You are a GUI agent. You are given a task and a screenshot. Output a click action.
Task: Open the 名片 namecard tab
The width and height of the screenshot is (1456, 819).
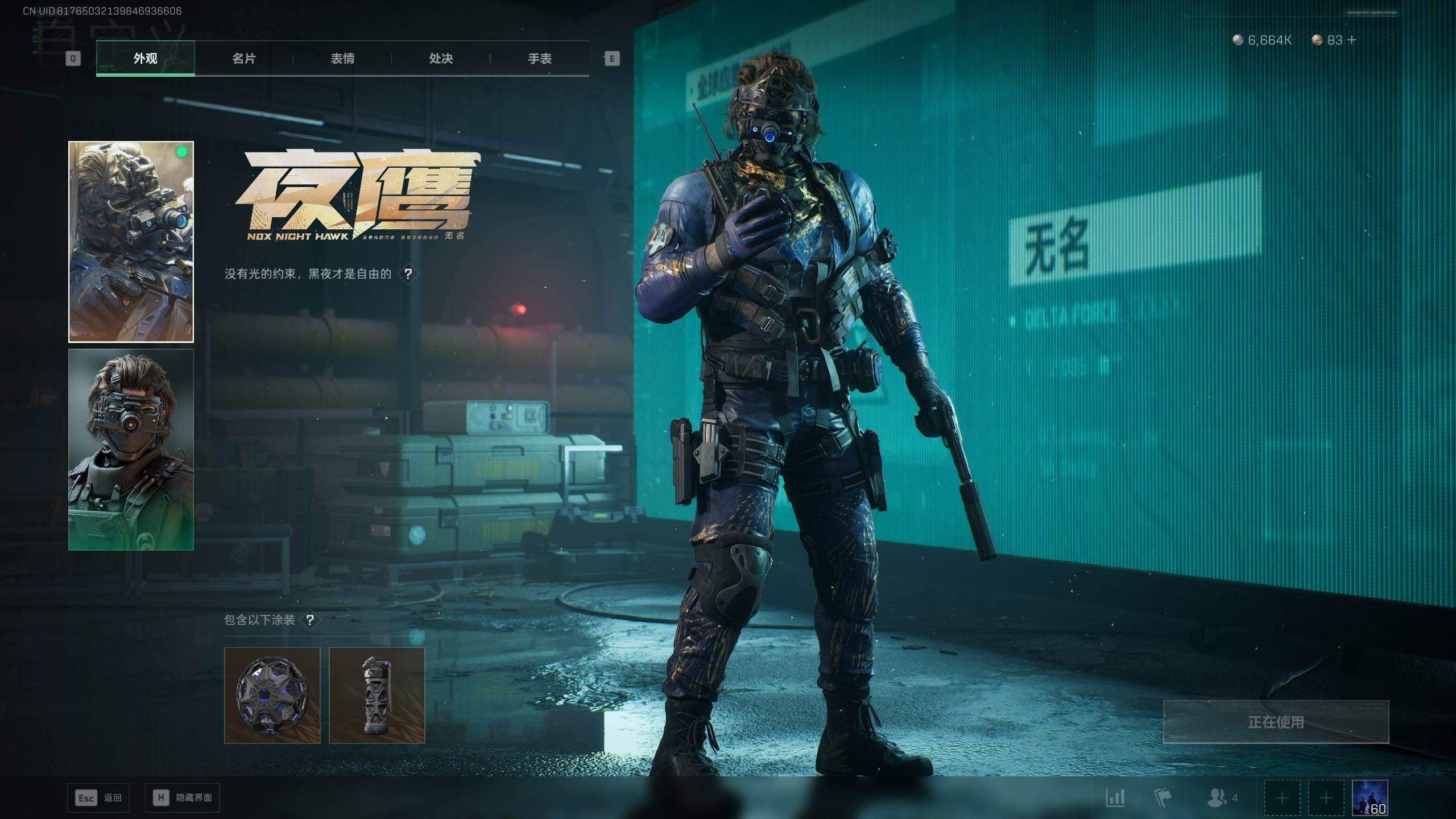coord(244,59)
